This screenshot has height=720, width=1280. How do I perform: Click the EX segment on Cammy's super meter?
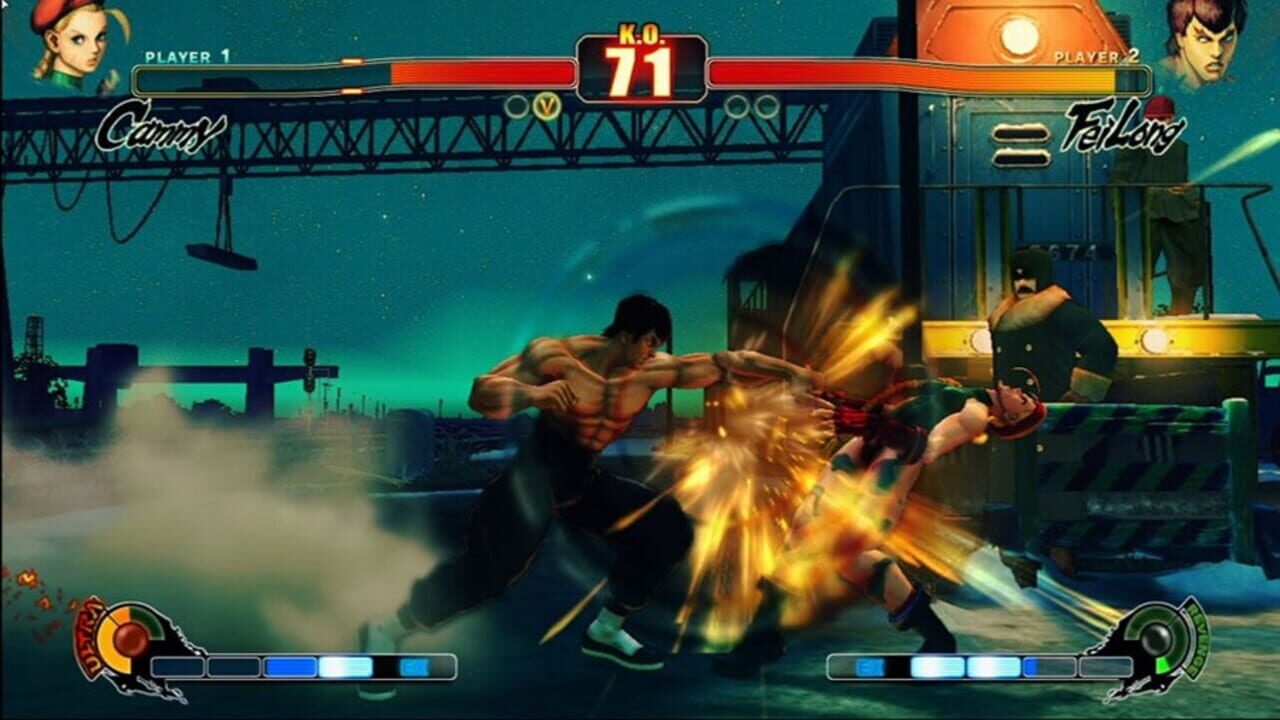(414, 666)
